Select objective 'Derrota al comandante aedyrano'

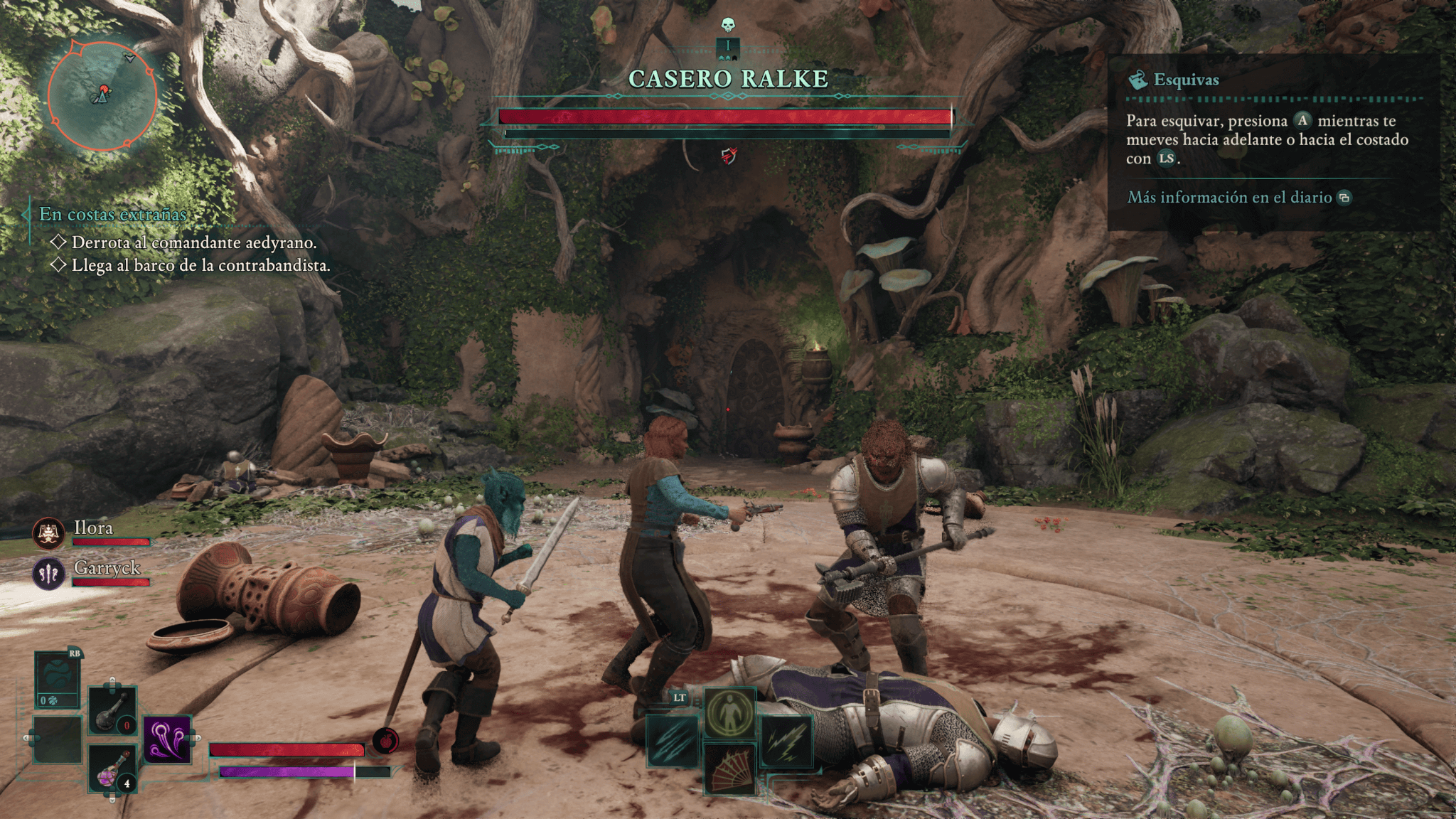point(193,242)
